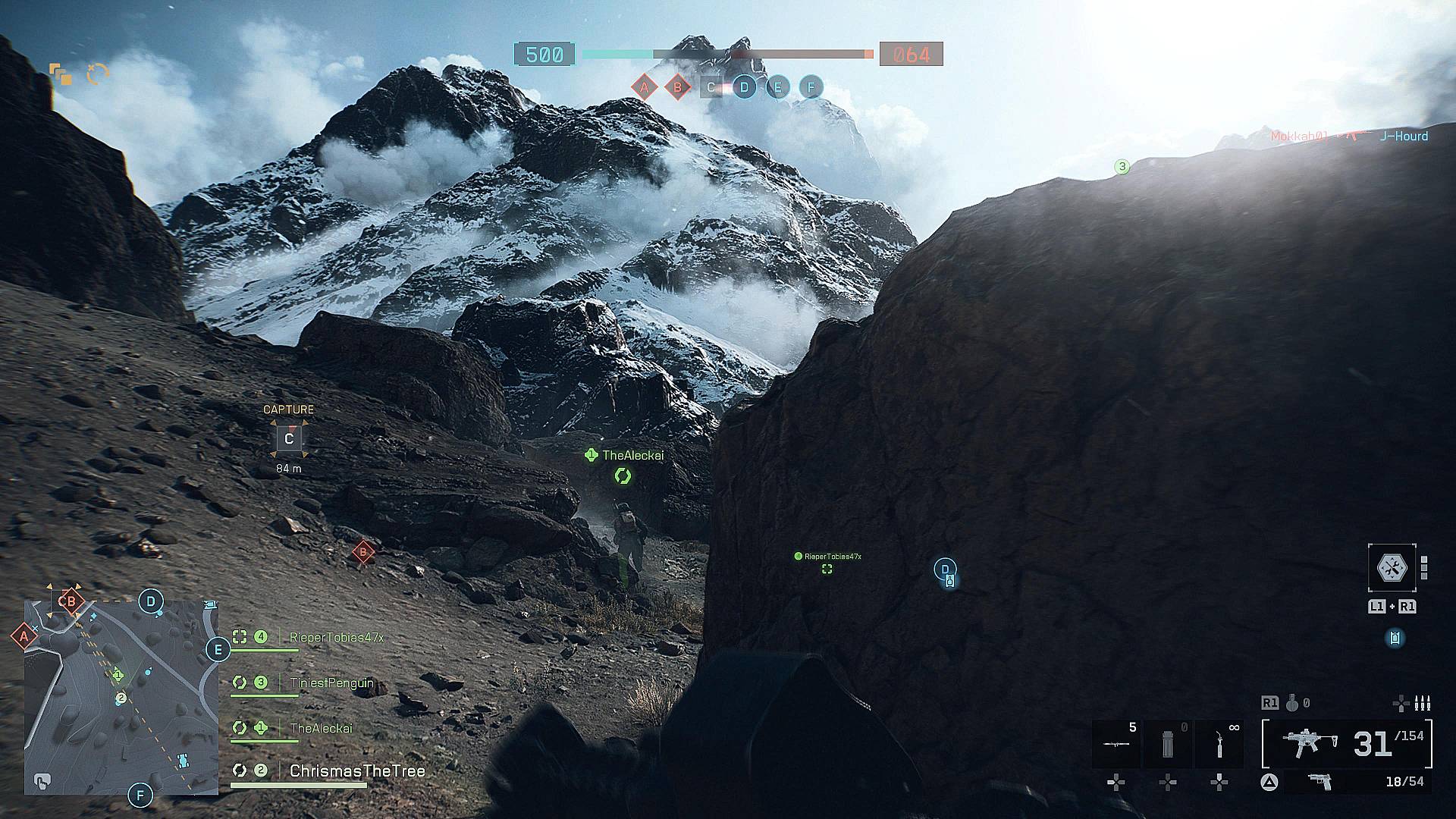Click objective A marker on the minimap edge
1456x819 pixels.
24,636
